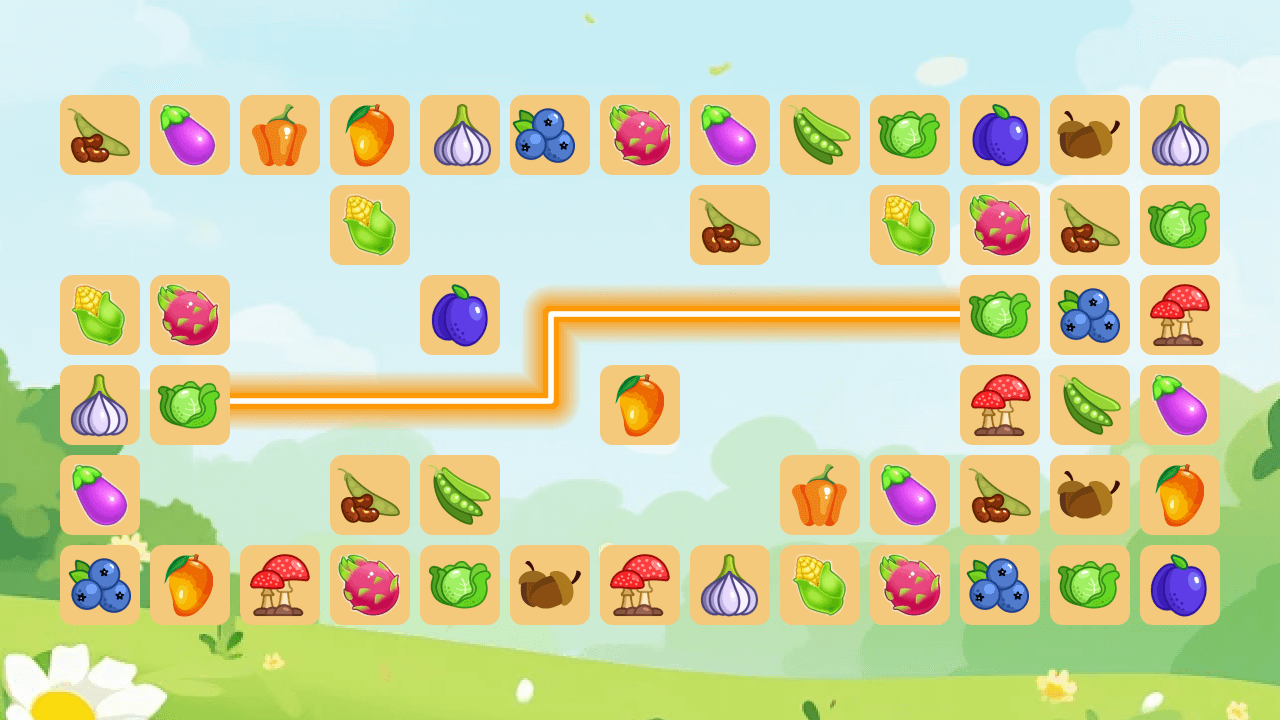
Task: Choose the beans tile between eggplant and acorn
Action: (x=1000, y=495)
